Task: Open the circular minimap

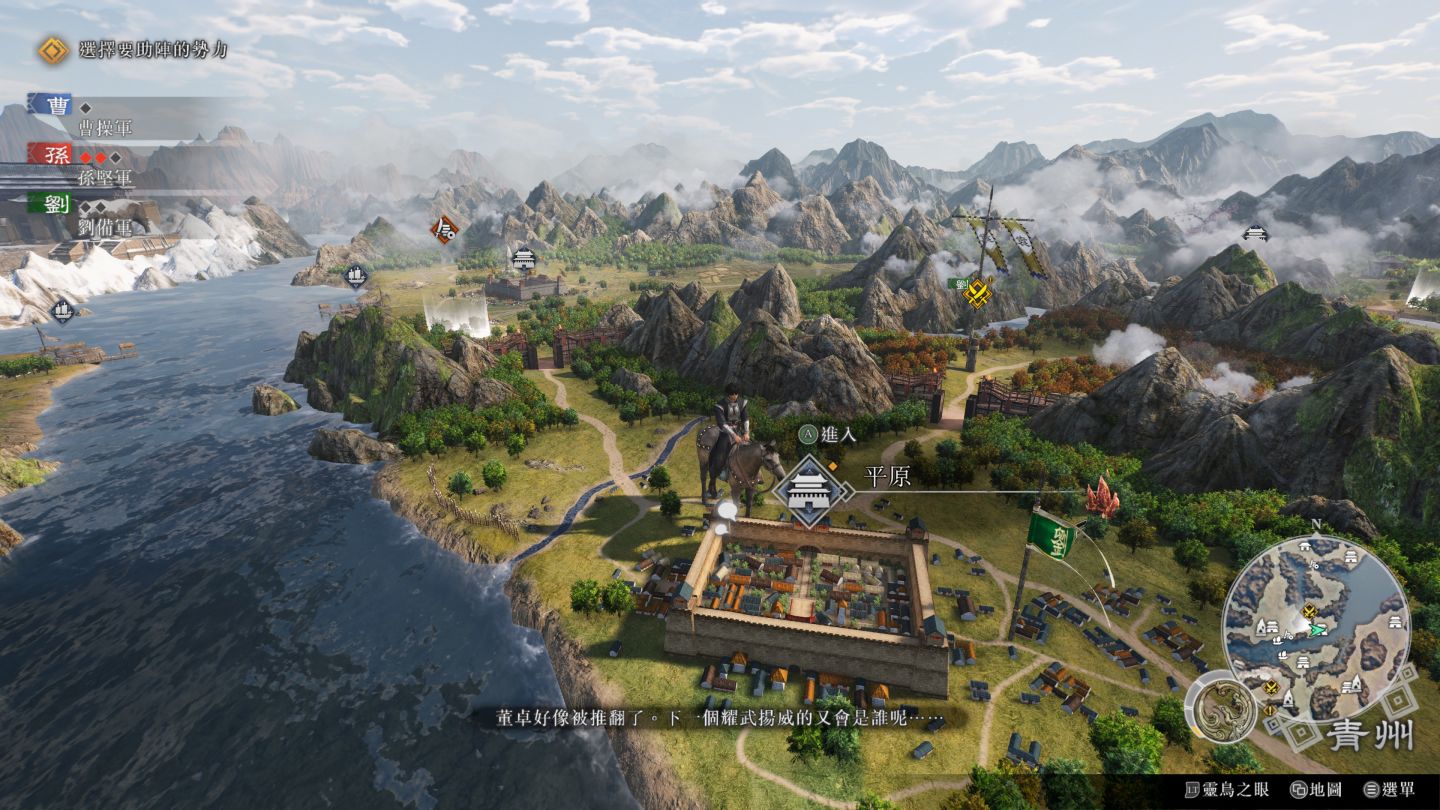Action: (1315, 627)
